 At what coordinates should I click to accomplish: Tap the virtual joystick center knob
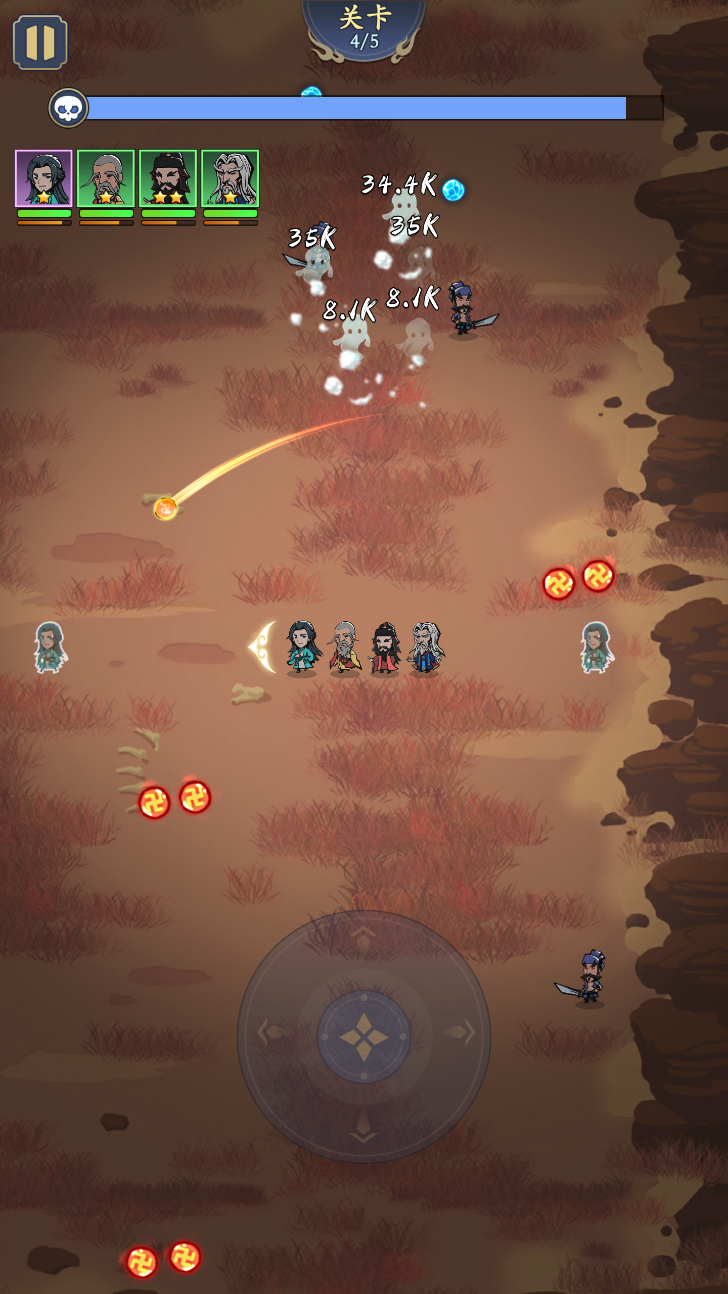point(364,1037)
